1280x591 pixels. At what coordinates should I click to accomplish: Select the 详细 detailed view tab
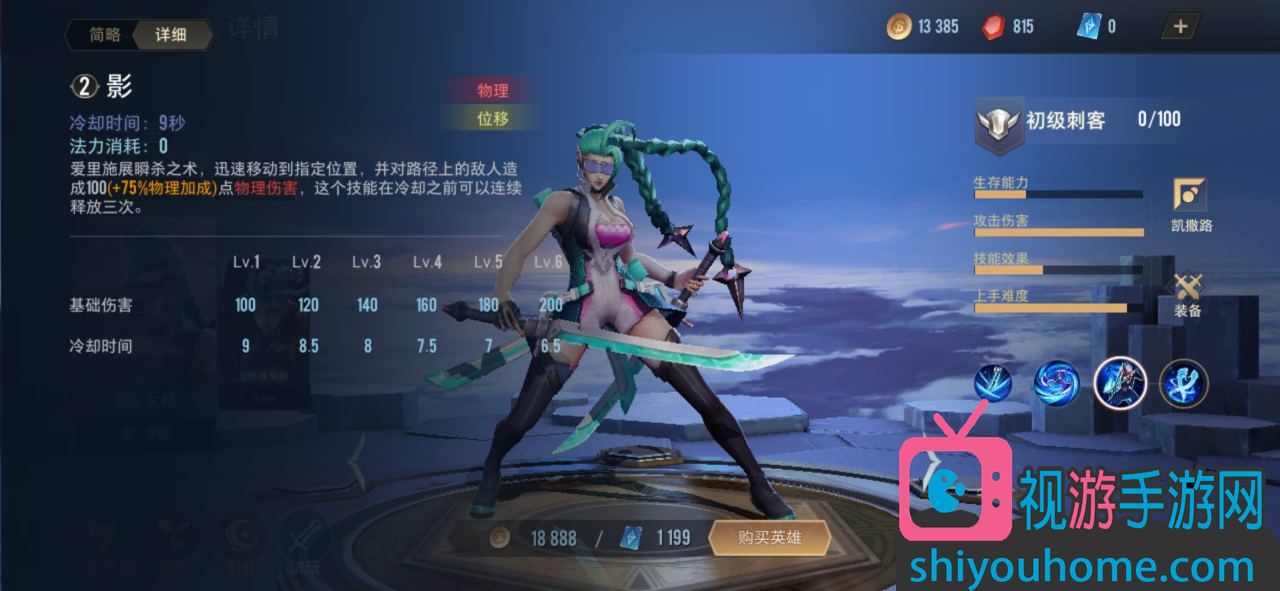(171, 35)
